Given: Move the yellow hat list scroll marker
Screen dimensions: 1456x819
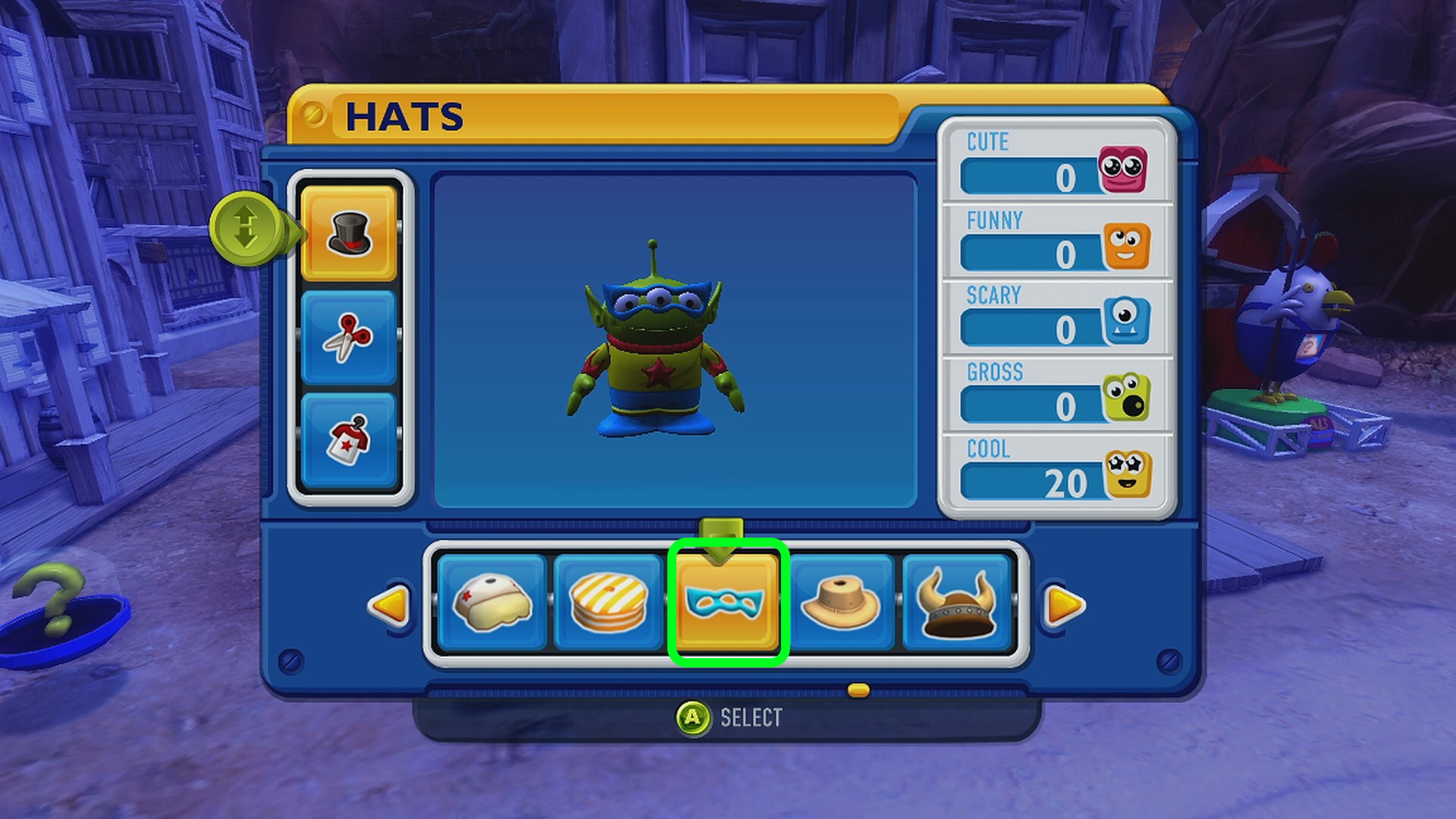Looking at the screenshot, I should coord(858,690).
